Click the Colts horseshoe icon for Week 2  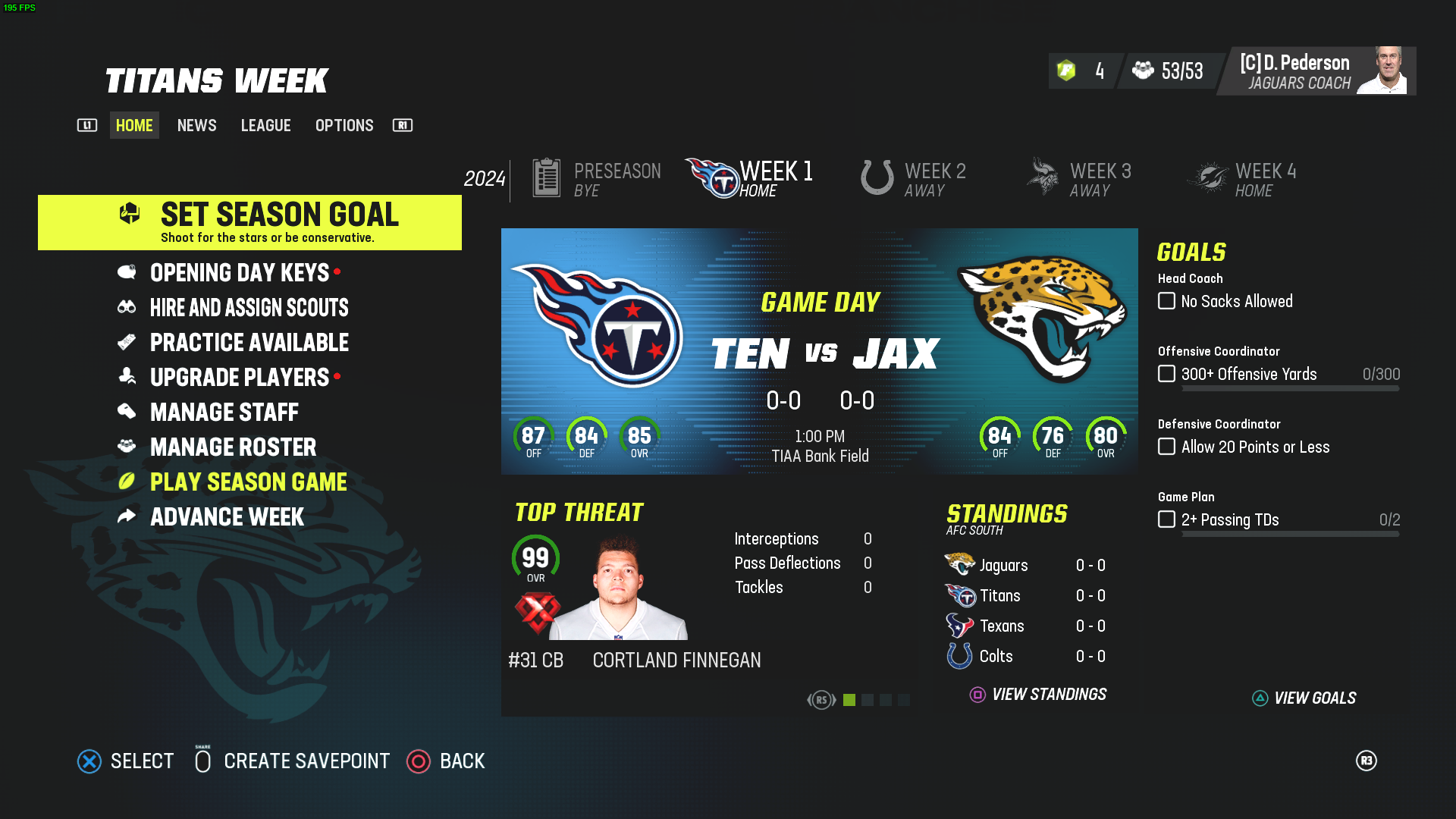pos(876,178)
